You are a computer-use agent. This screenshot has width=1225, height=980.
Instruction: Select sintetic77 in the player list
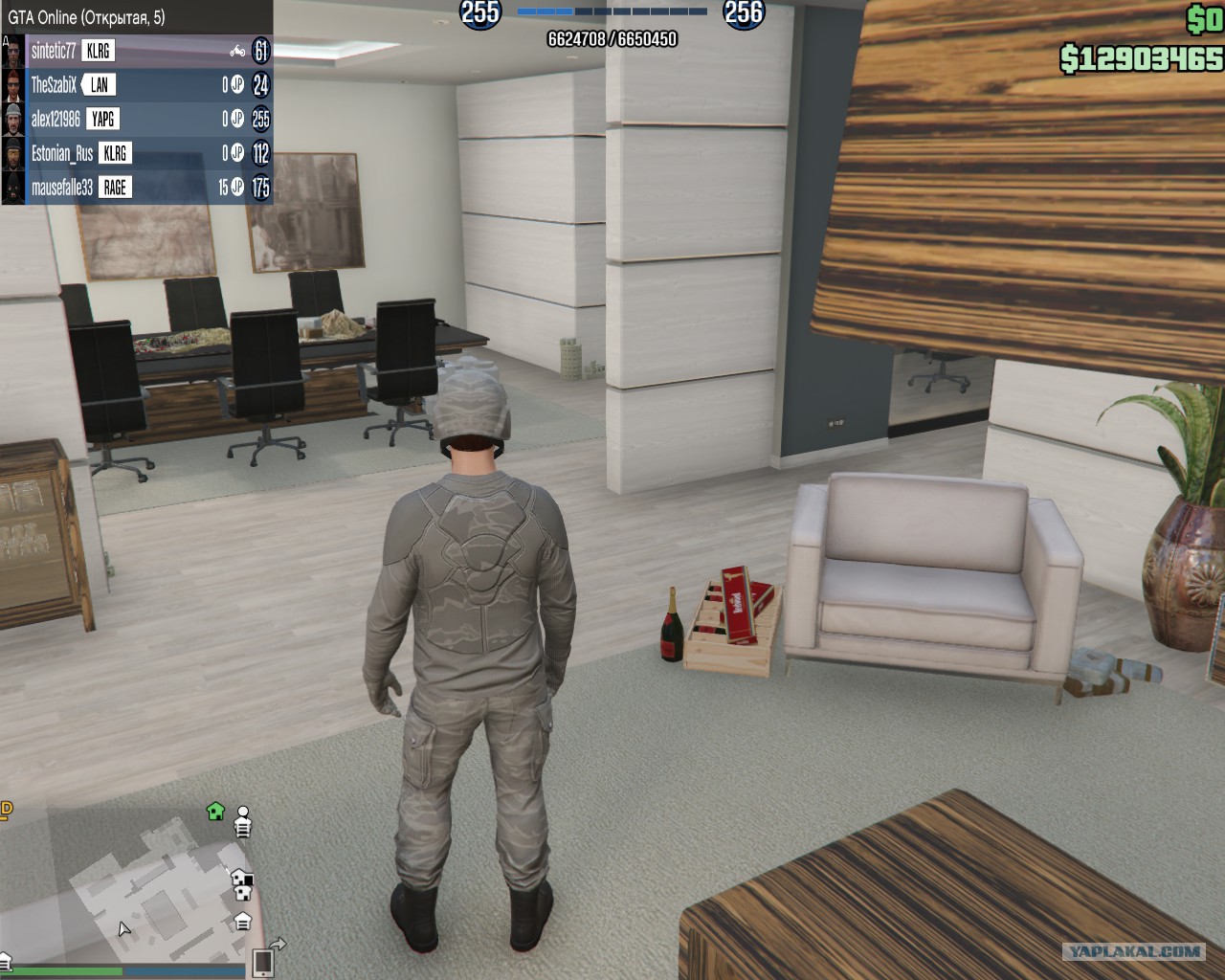(x=54, y=51)
